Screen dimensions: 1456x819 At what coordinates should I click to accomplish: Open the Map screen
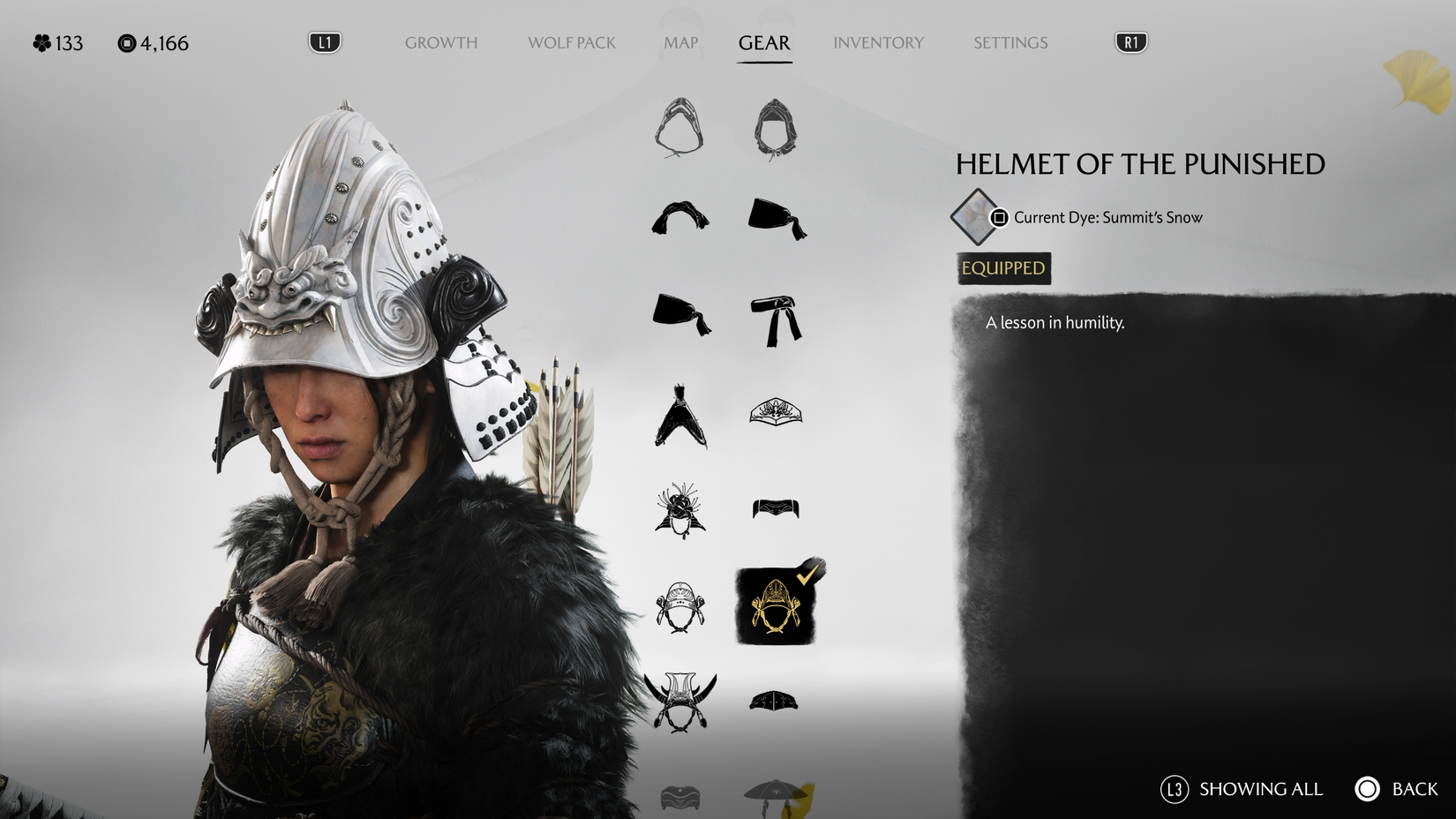coord(679,41)
